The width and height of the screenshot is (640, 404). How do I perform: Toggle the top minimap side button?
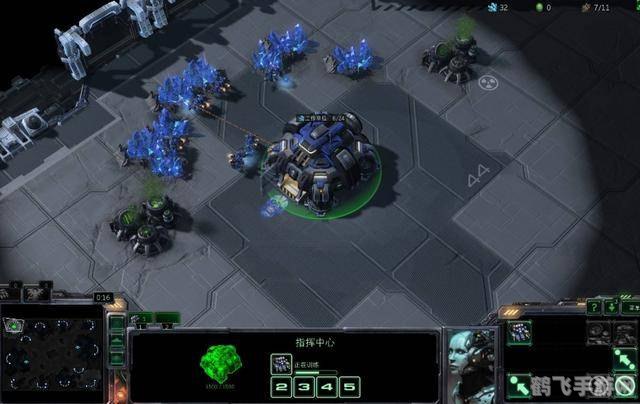tap(117, 323)
